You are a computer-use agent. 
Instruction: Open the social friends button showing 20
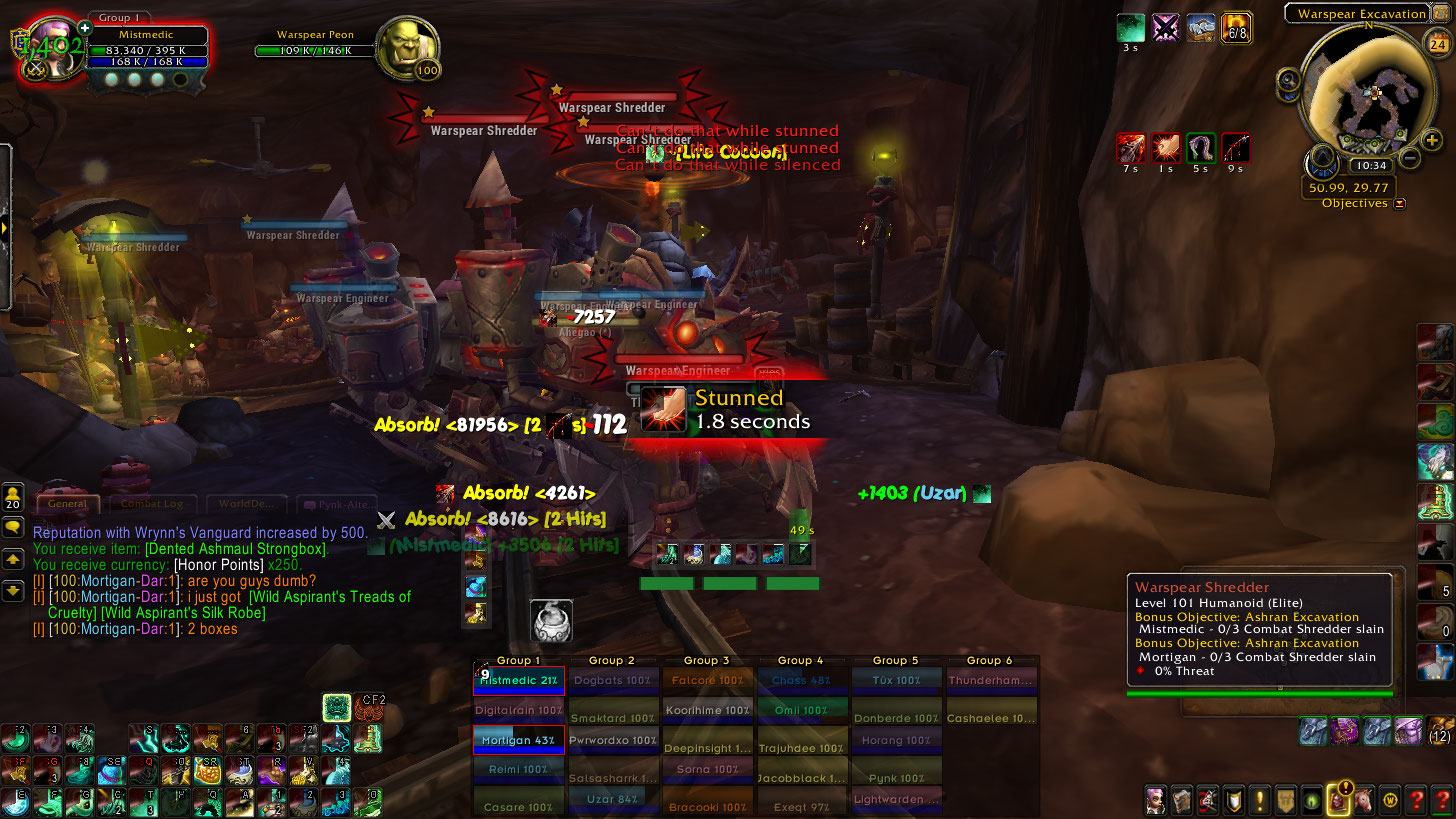click(14, 497)
